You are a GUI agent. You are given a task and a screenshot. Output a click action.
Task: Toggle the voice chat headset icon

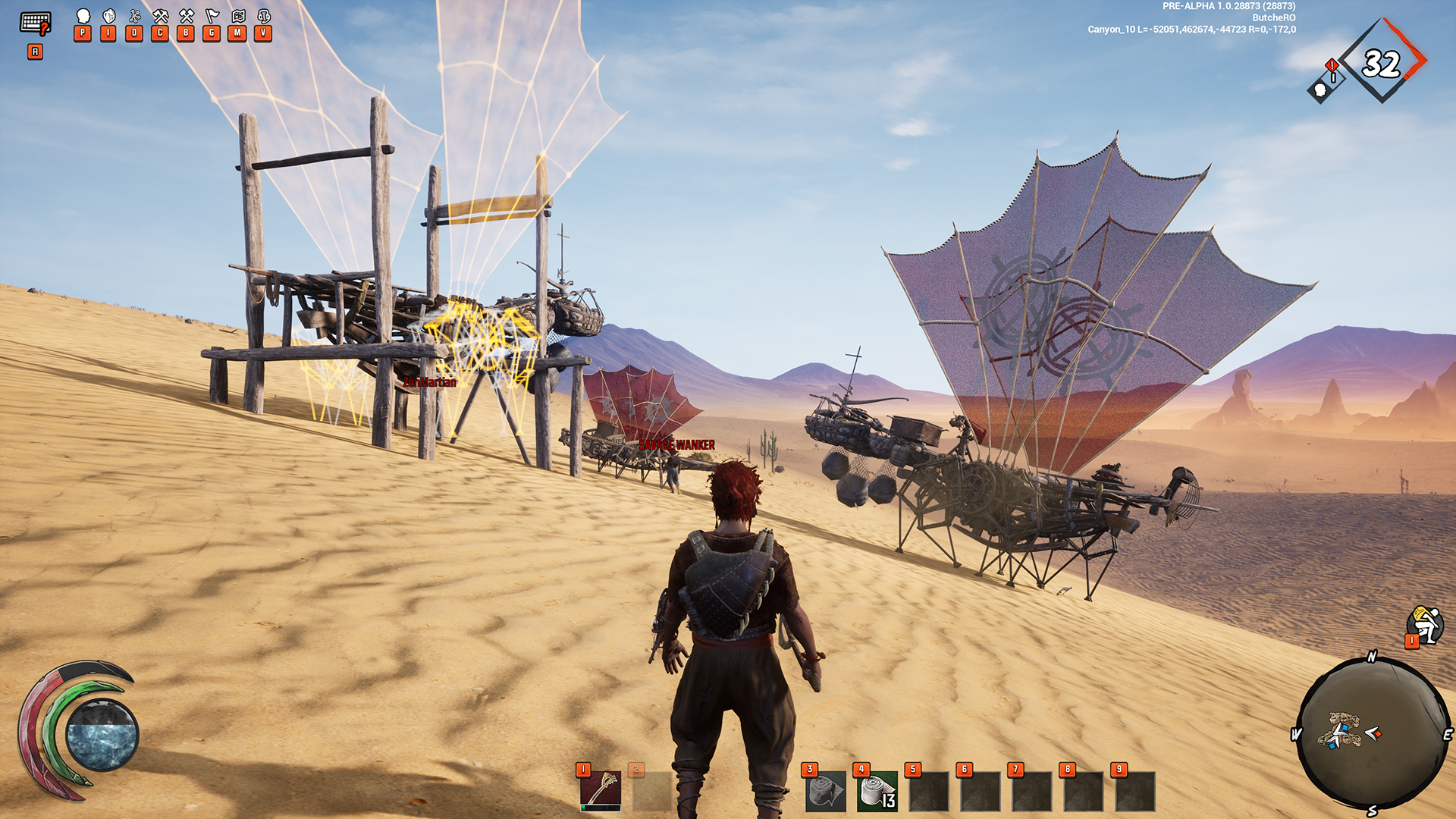click(264, 17)
